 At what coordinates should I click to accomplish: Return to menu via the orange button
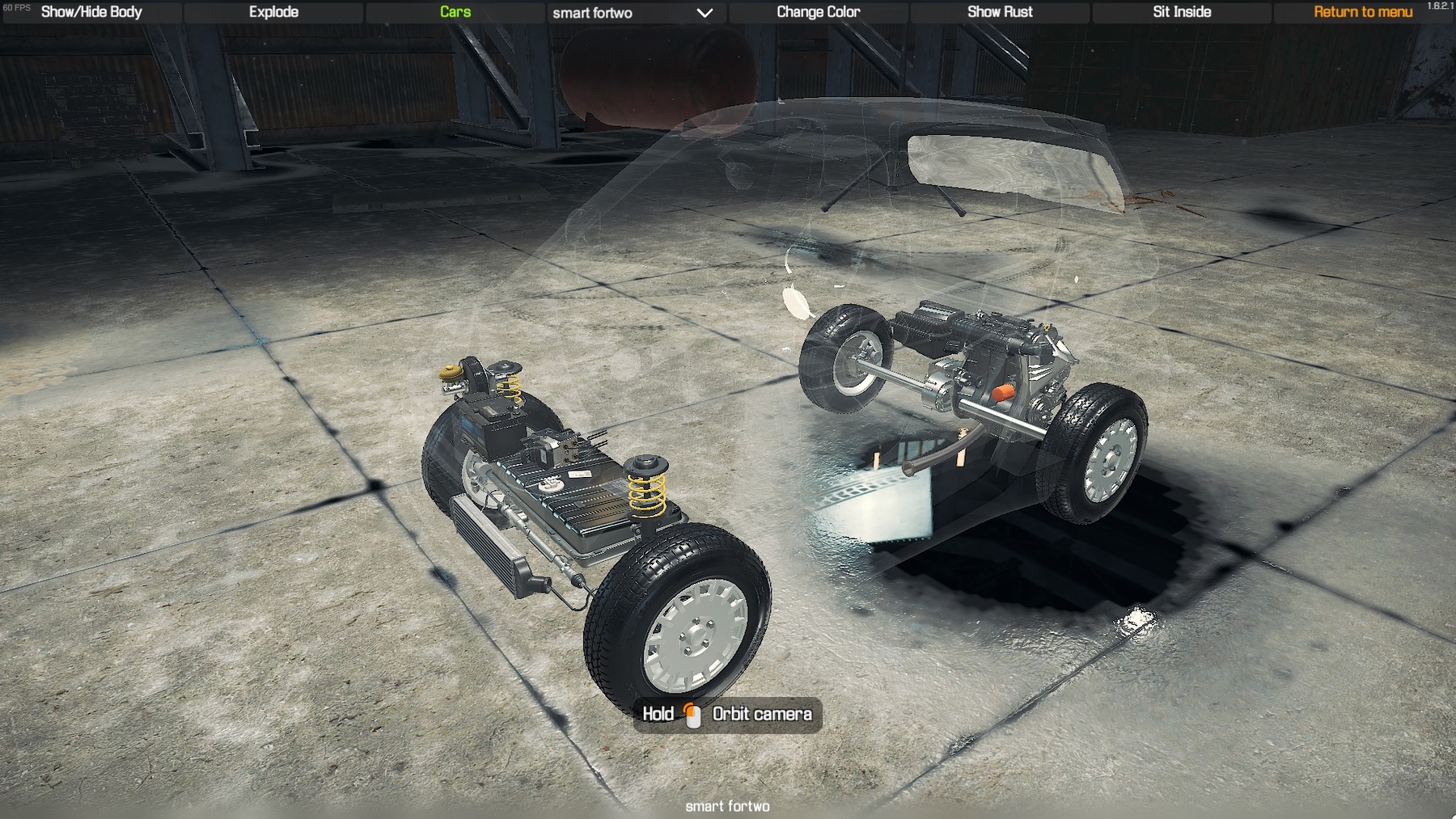[x=1362, y=12]
